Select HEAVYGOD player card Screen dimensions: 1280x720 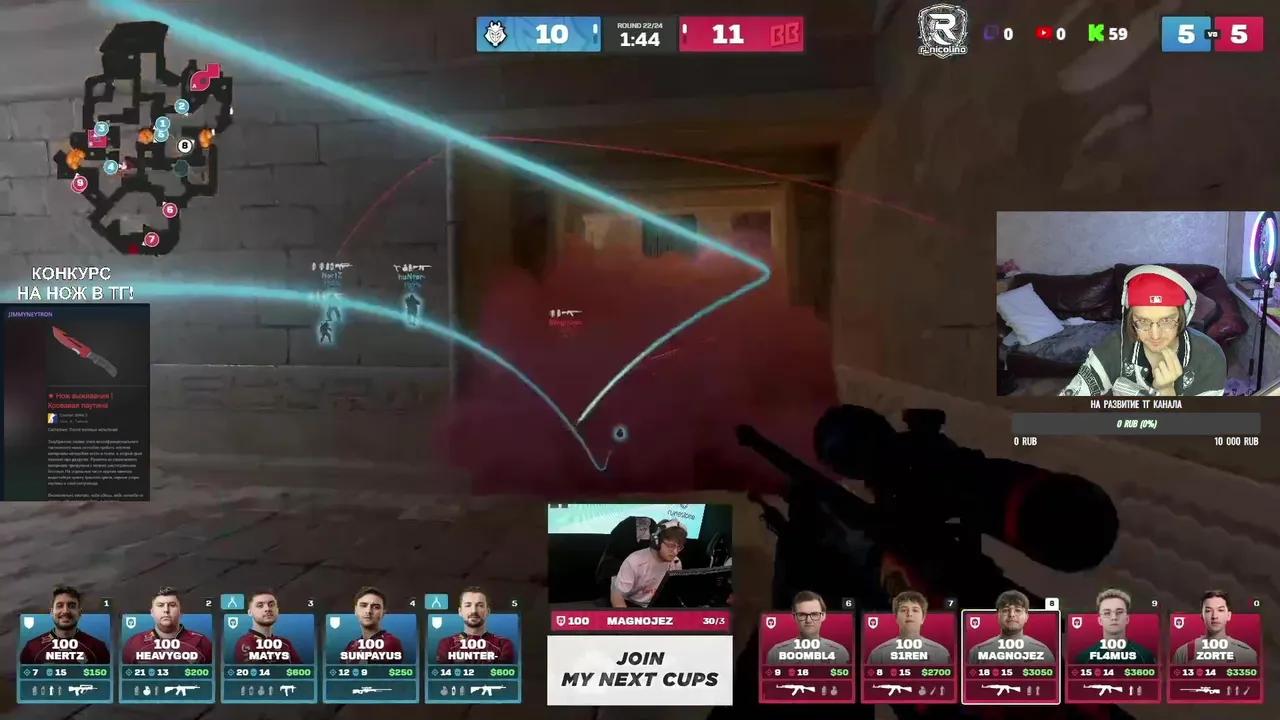[167, 650]
